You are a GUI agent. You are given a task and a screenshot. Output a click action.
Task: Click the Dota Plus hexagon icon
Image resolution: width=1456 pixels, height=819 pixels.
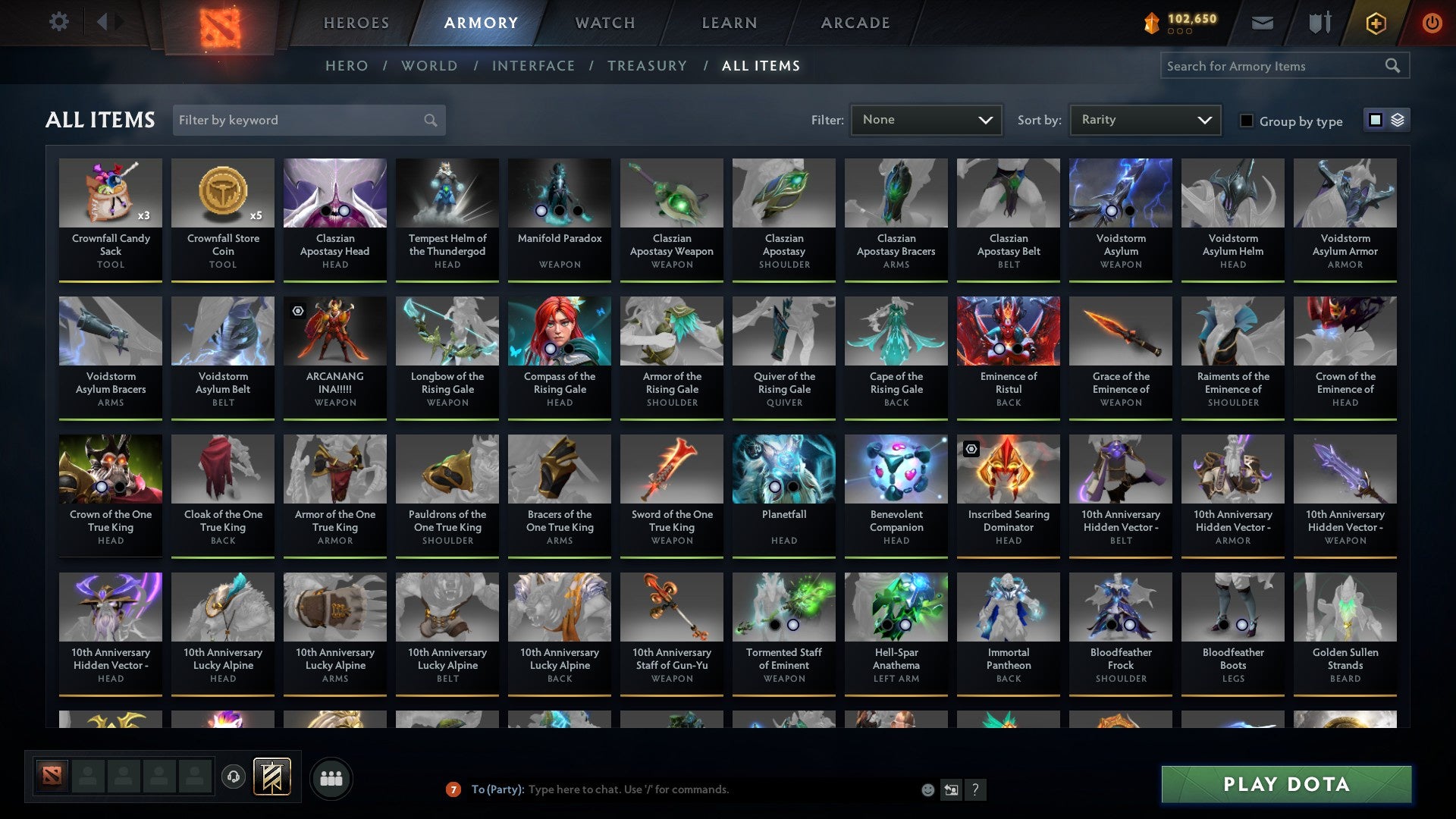tap(1375, 23)
